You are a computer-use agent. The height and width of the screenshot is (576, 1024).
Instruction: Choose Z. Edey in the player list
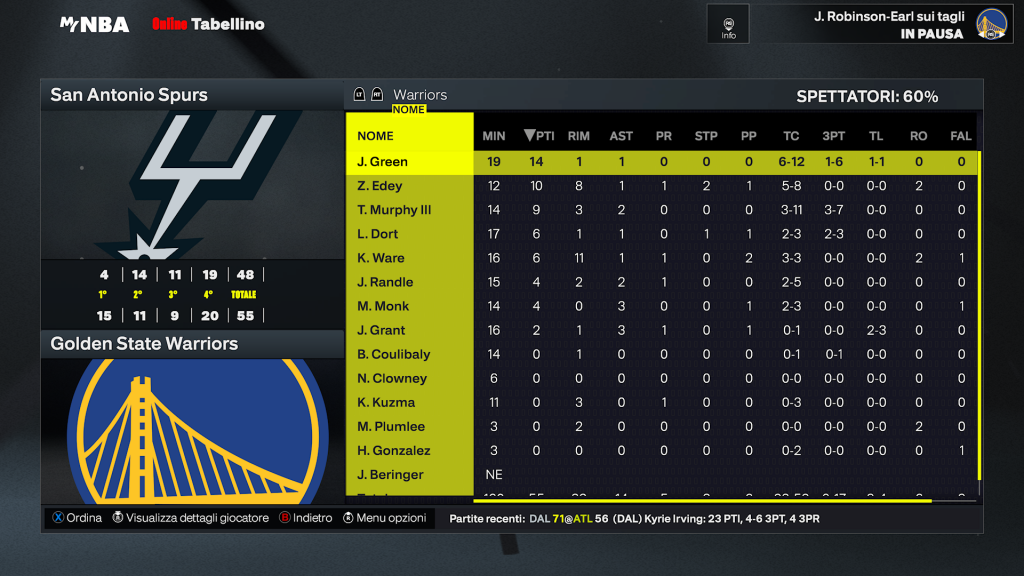coord(380,186)
